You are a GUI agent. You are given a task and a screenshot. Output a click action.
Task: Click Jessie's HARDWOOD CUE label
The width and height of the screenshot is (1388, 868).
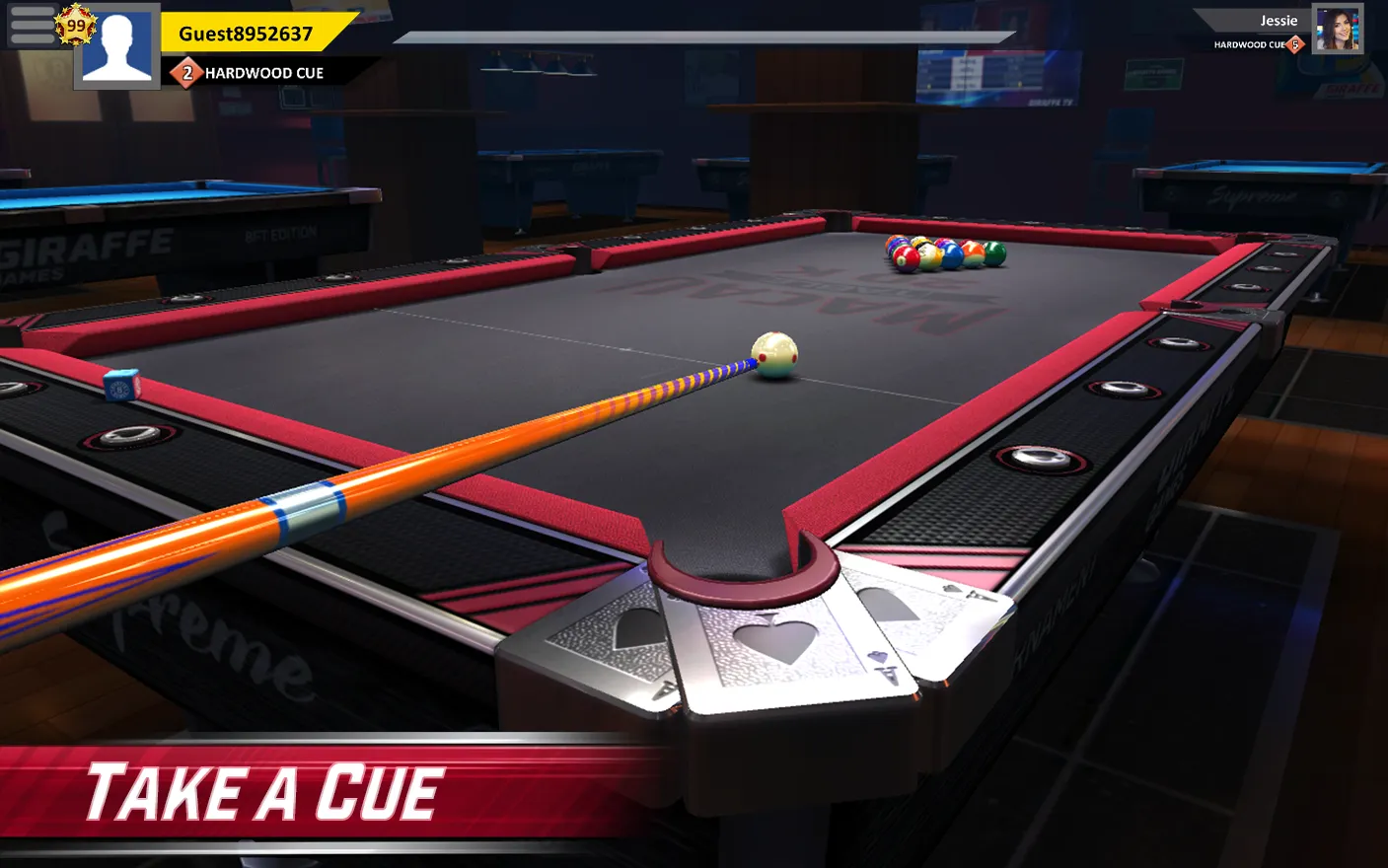[1249, 43]
